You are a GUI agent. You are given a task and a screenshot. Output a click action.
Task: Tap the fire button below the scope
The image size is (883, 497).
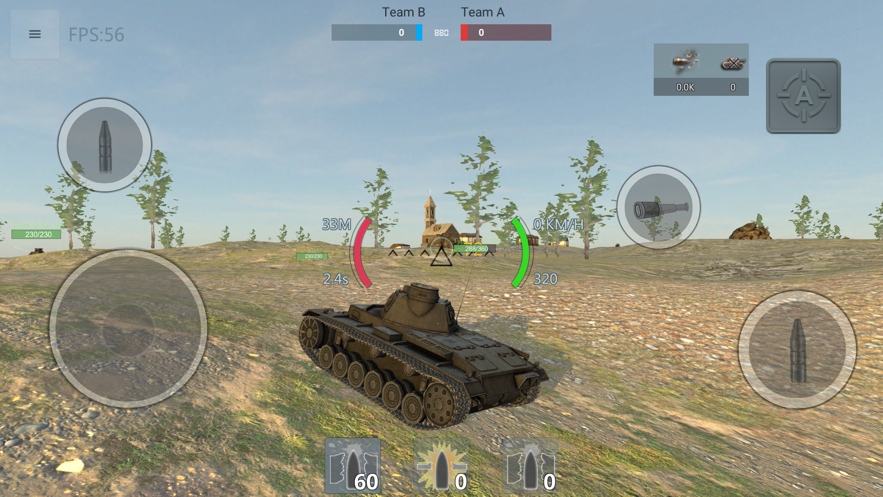[x=797, y=349]
